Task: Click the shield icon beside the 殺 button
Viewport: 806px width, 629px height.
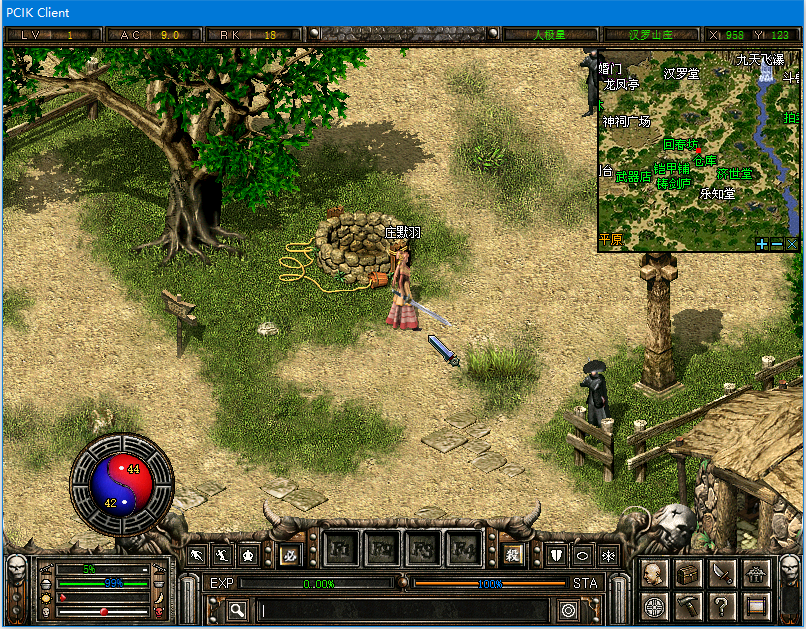Action: click(557, 555)
